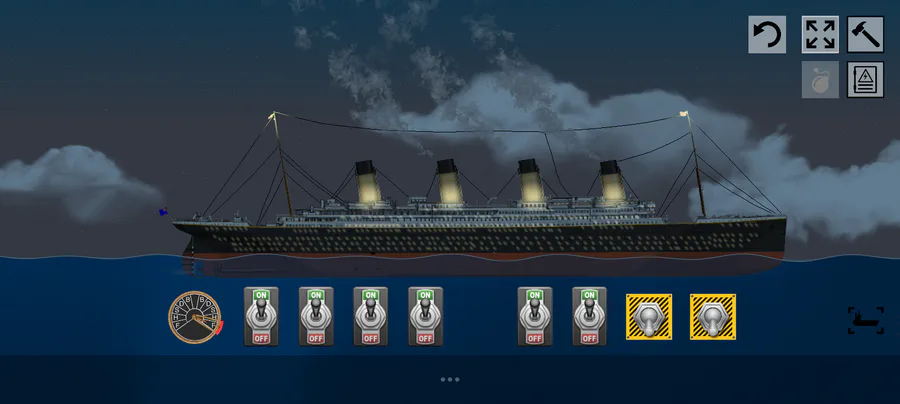Toggle the expand-arrows fullscreen view button
The image size is (900, 404).
click(820, 35)
